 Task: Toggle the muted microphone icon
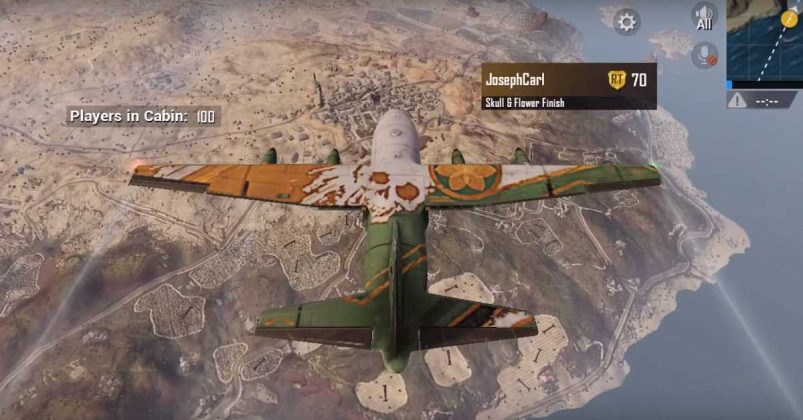[x=704, y=55]
